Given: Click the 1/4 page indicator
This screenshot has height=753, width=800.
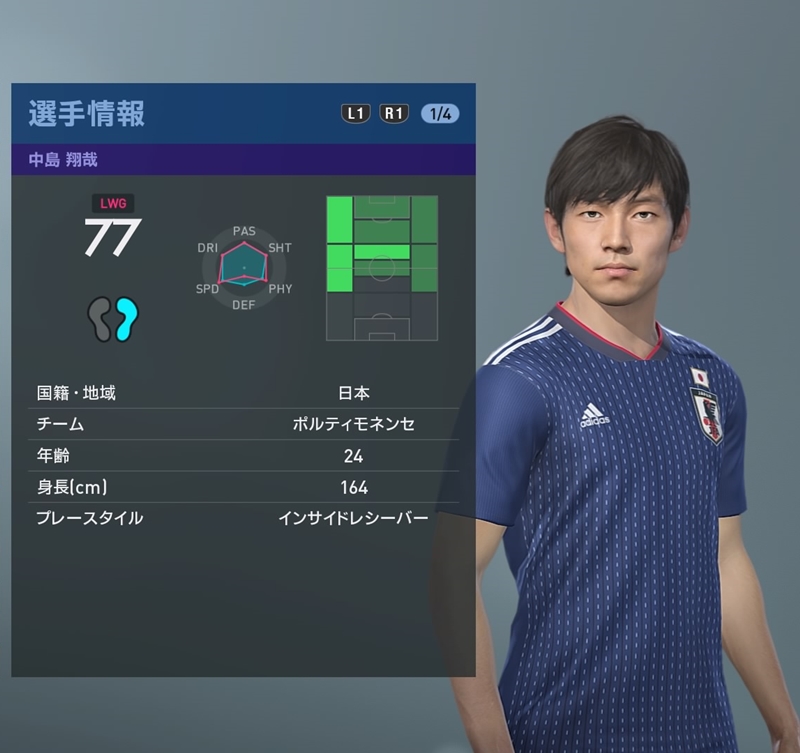Looking at the screenshot, I should [x=440, y=113].
